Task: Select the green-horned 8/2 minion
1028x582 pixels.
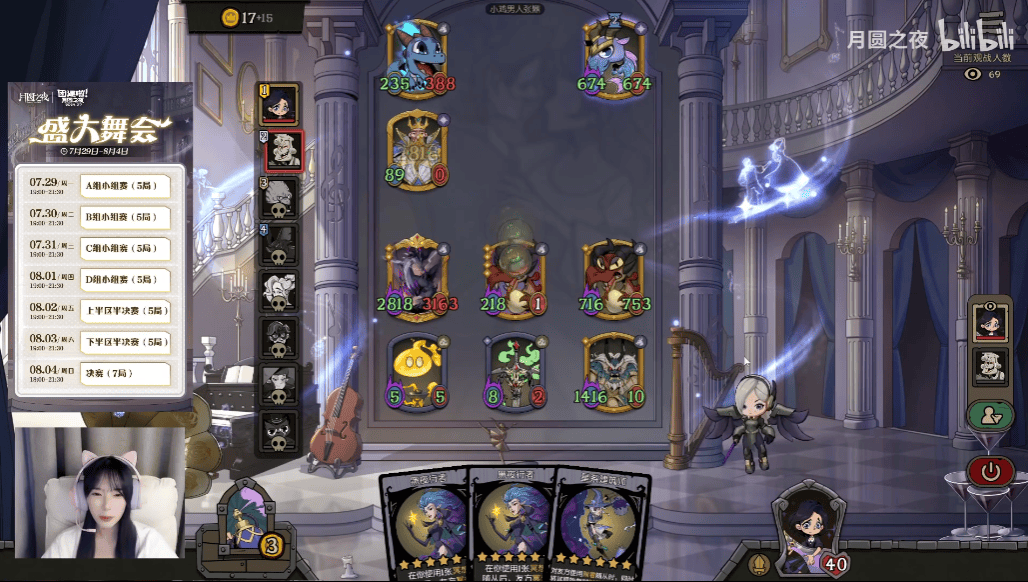Action: pyautogui.click(x=515, y=370)
